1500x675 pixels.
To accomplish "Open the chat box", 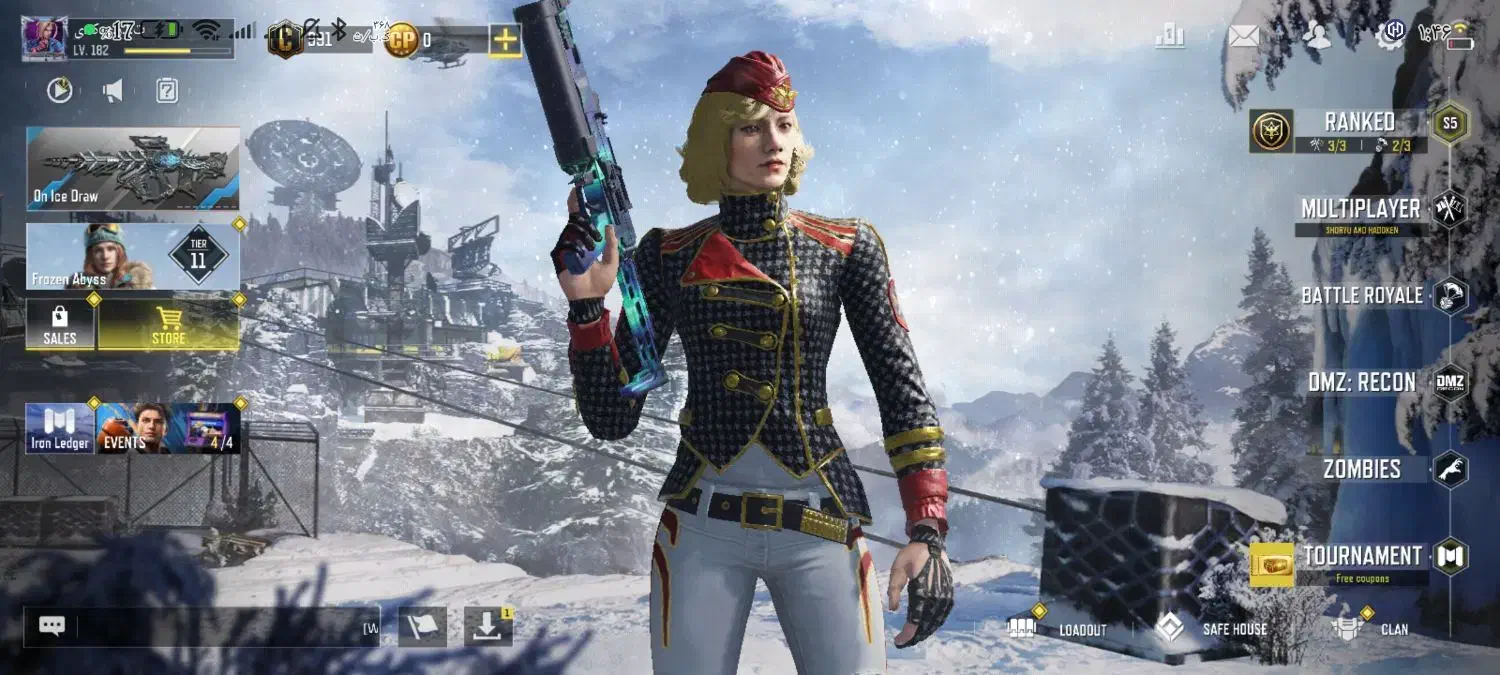I will [x=200, y=627].
